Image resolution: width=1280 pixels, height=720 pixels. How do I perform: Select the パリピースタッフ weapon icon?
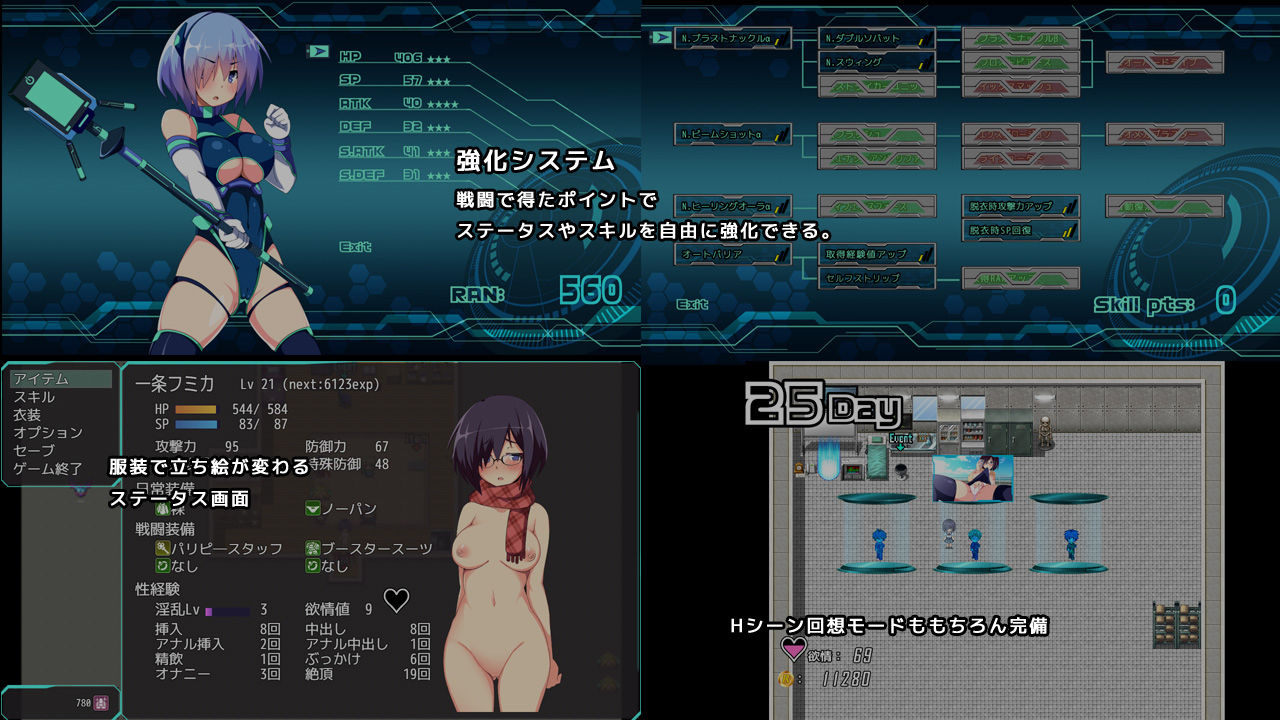coord(163,548)
